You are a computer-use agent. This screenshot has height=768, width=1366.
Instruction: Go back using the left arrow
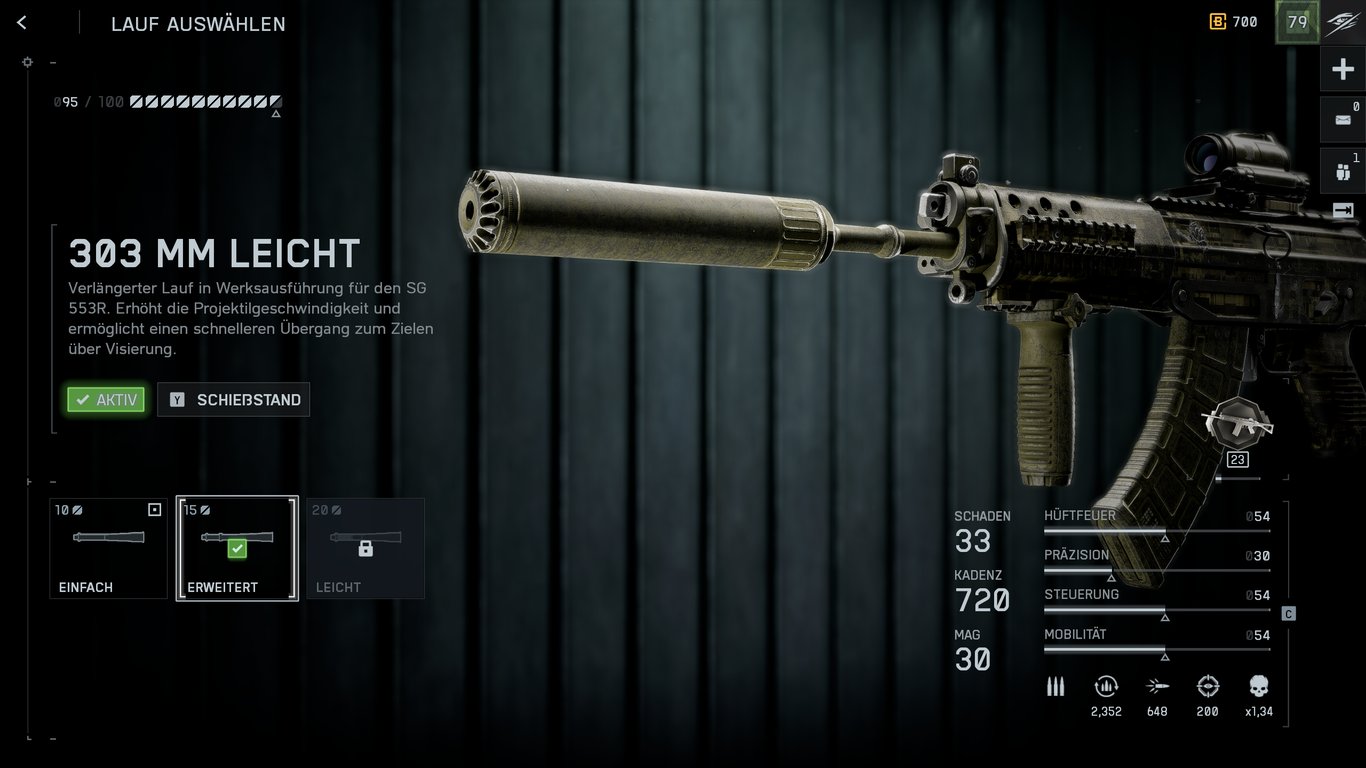(x=21, y=22)
